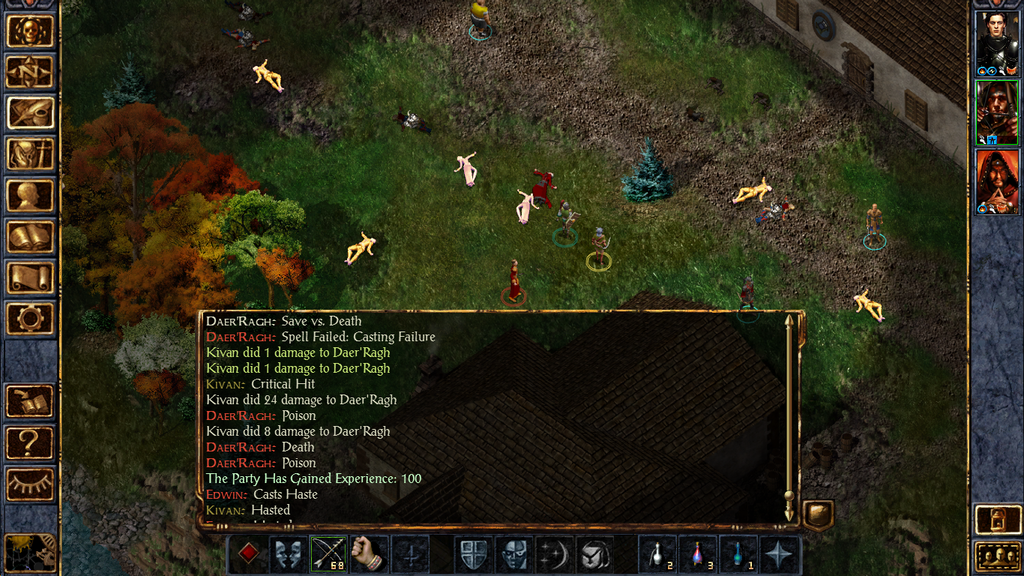Select the dark-armored character's top portrait
Viewport: 1024px width, 576px height.
tap(997, 43)
